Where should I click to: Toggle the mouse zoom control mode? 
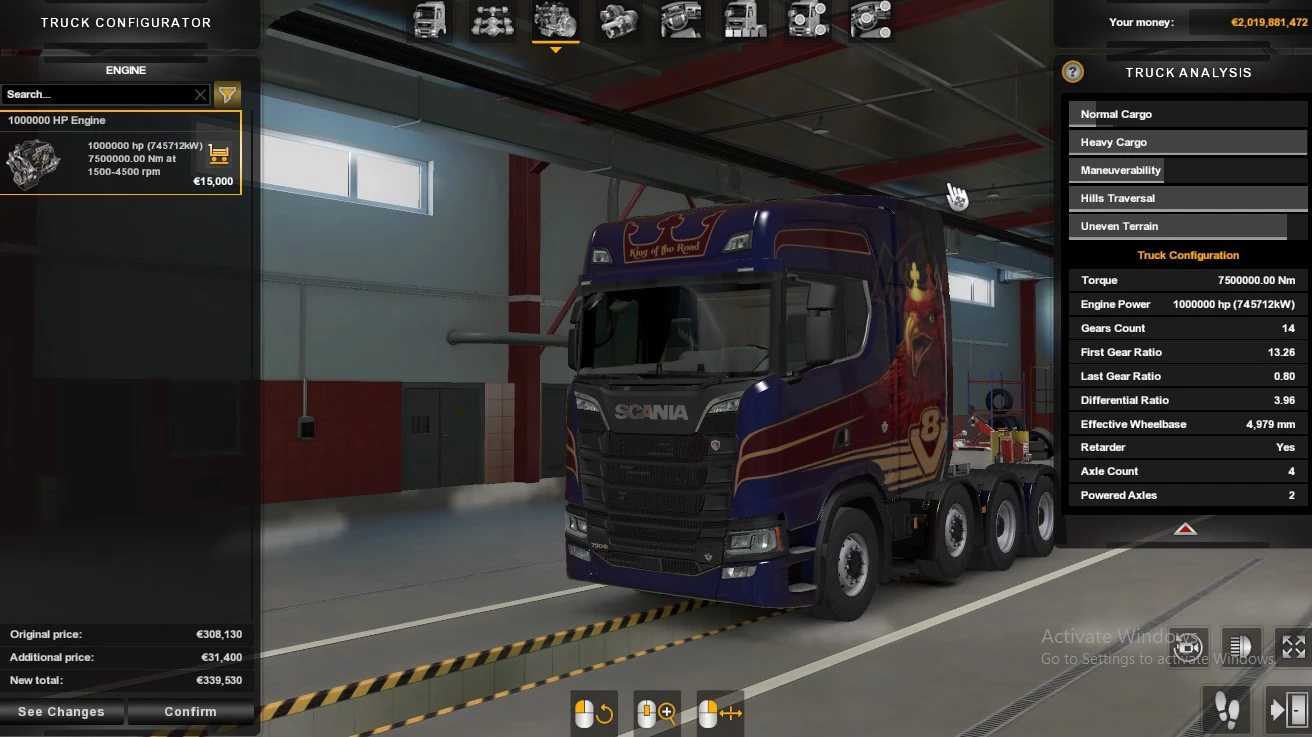coord(656,712)
